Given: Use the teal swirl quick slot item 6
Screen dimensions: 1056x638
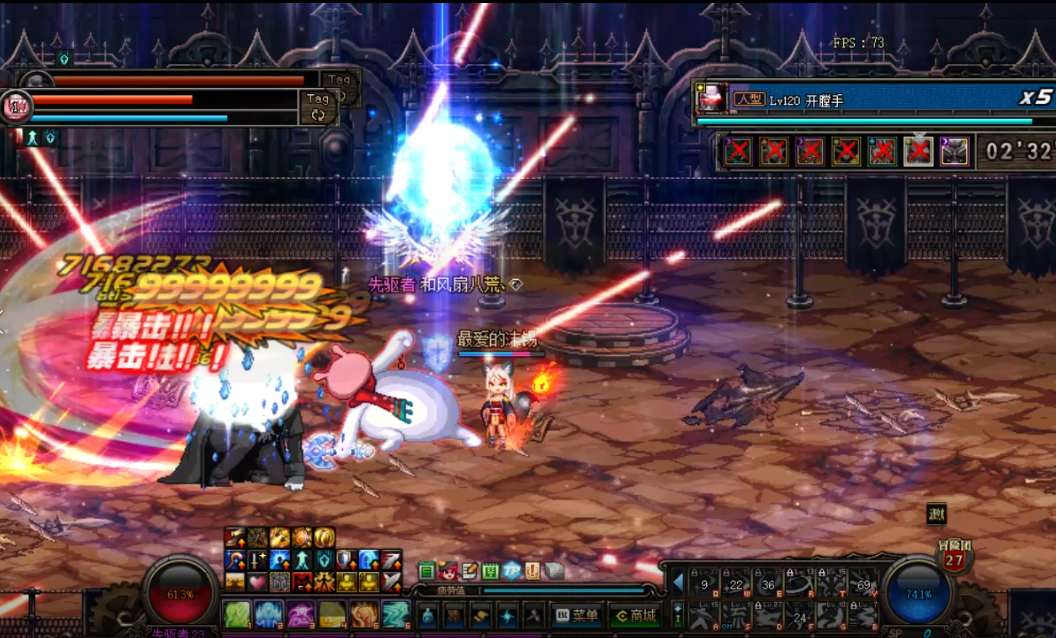Looking at the screenshot, I should (x=396, y=614).
